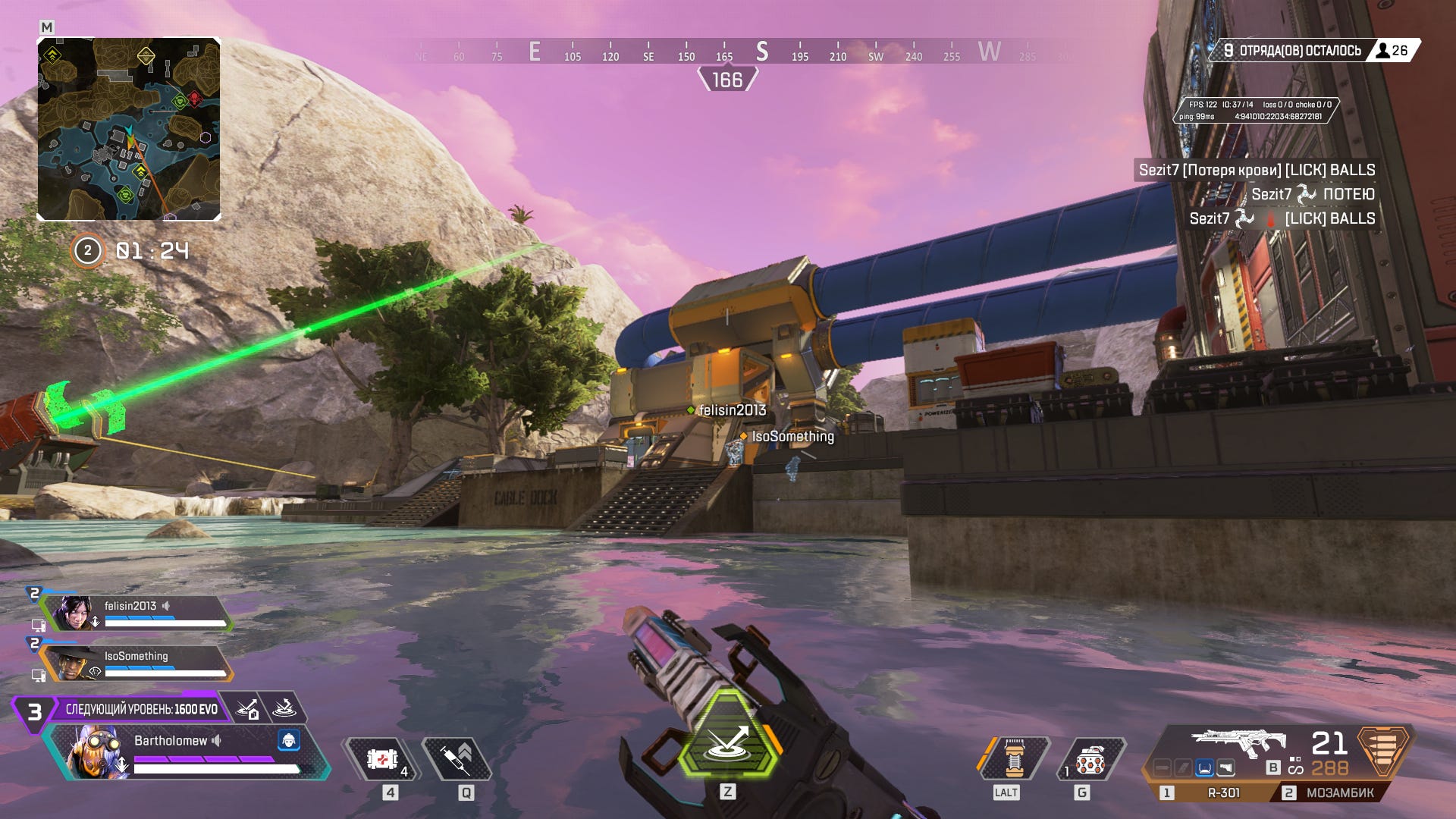
Task: Click the second launch pad upgrade perk icon
Action: click(x=284, y=709)
